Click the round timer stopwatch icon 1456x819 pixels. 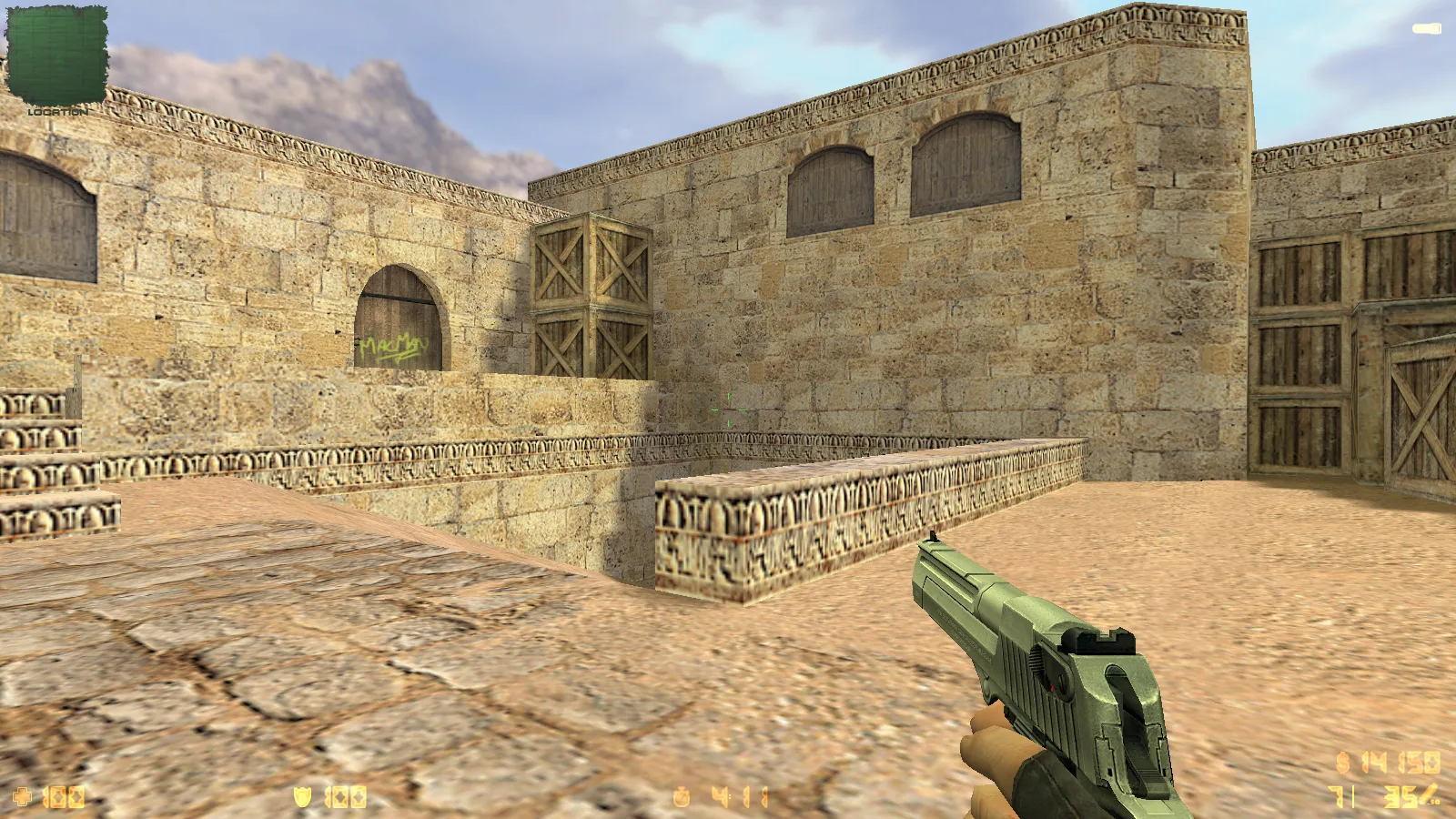681,796
